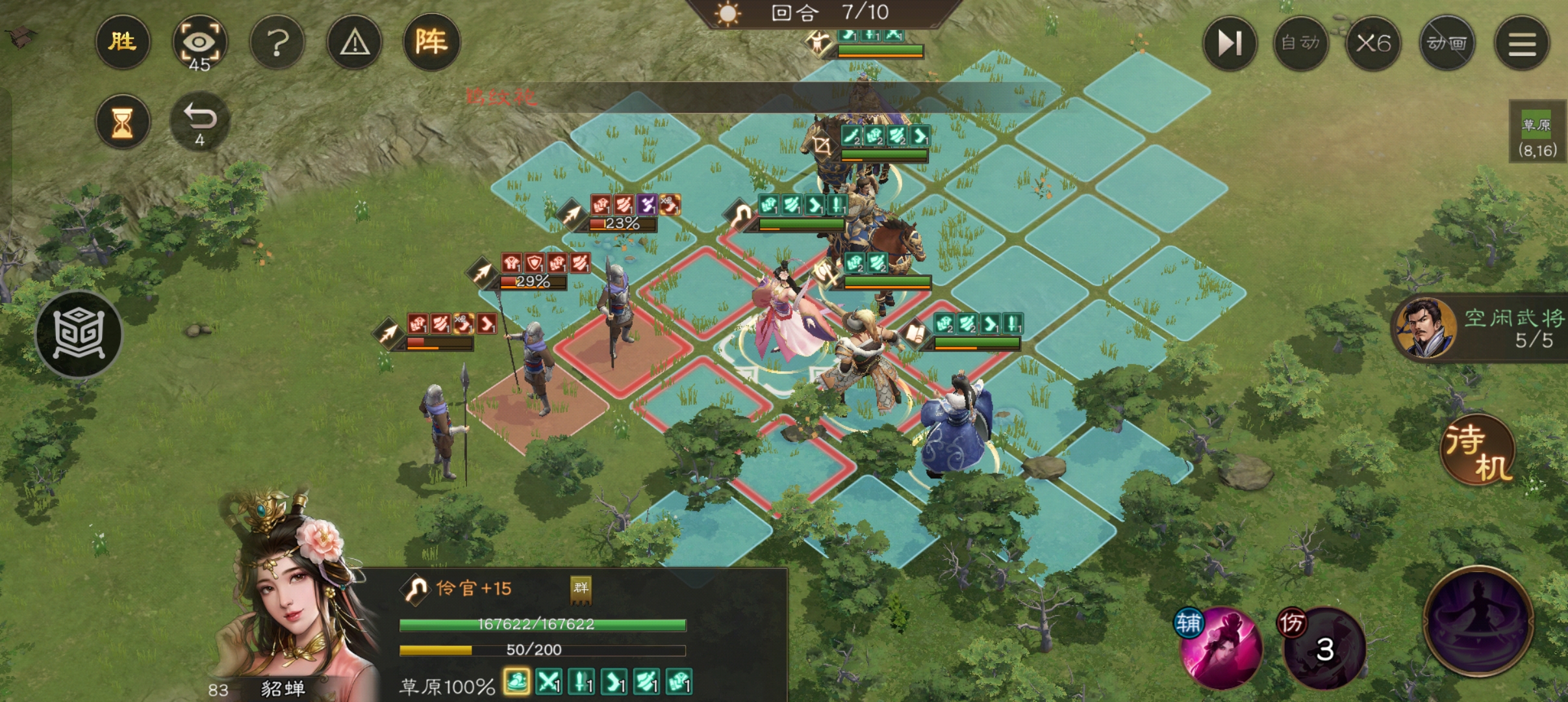Viewport: 1568px width, 702px height.
Task: Toggle 自动 auto-battle mode
Action: (1300, 44)
